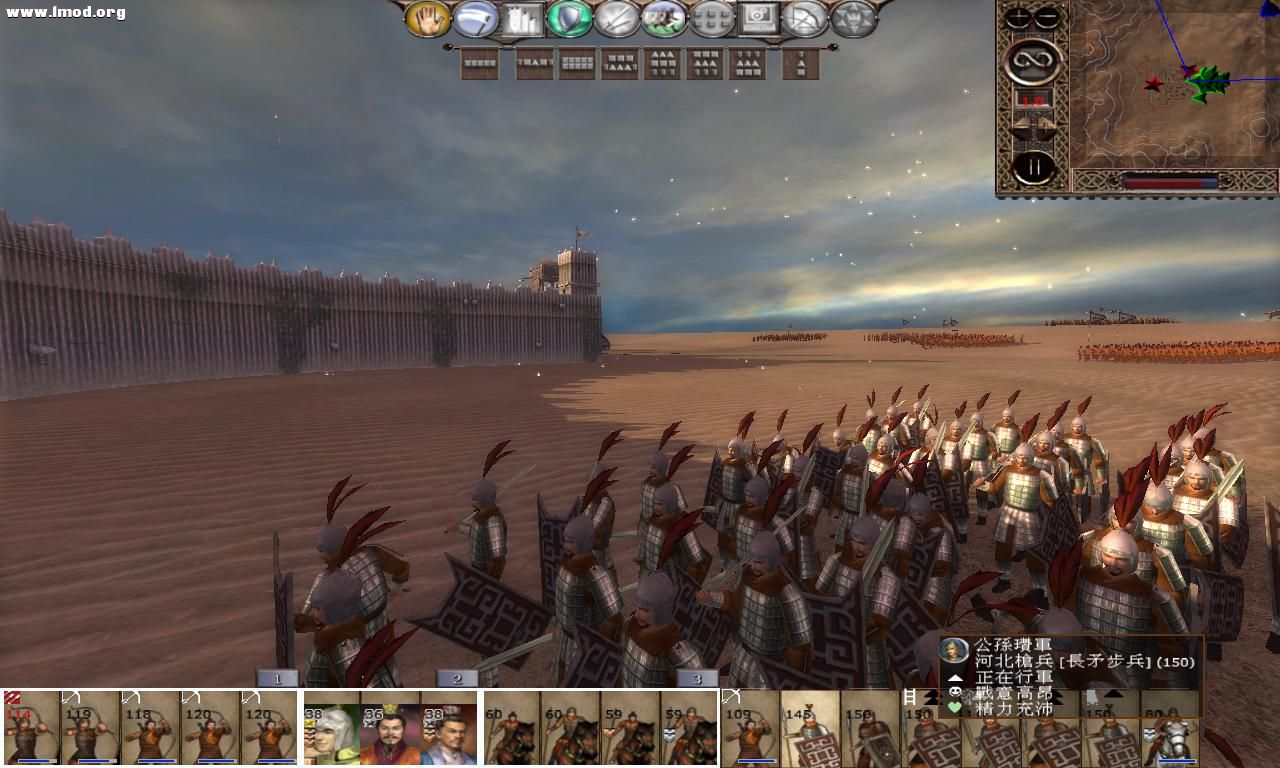Click the army strength bar below the minimap
The height and width of the screenshot is (768, 1280).
coord(1170,181)
